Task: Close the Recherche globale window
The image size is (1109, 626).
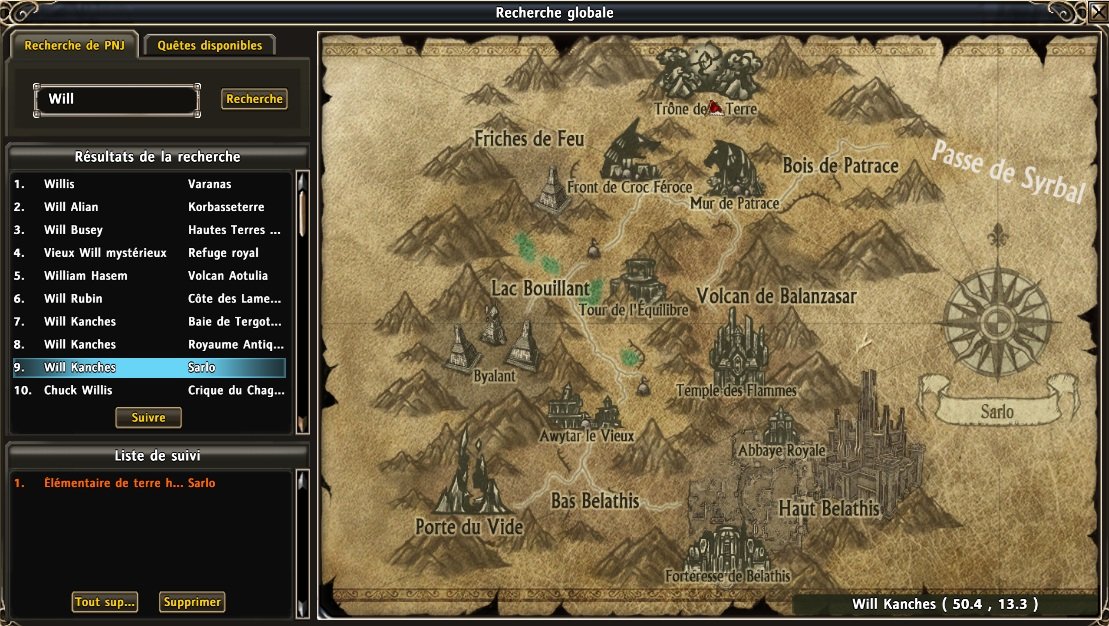Action: (1098, 12)
